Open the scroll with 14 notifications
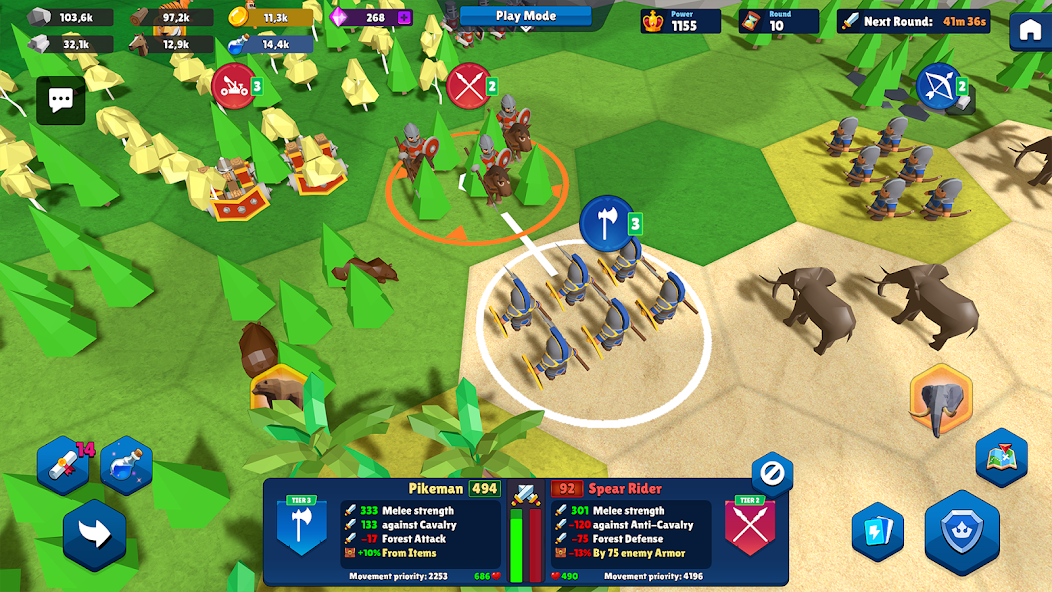 [x=63, y=464]
